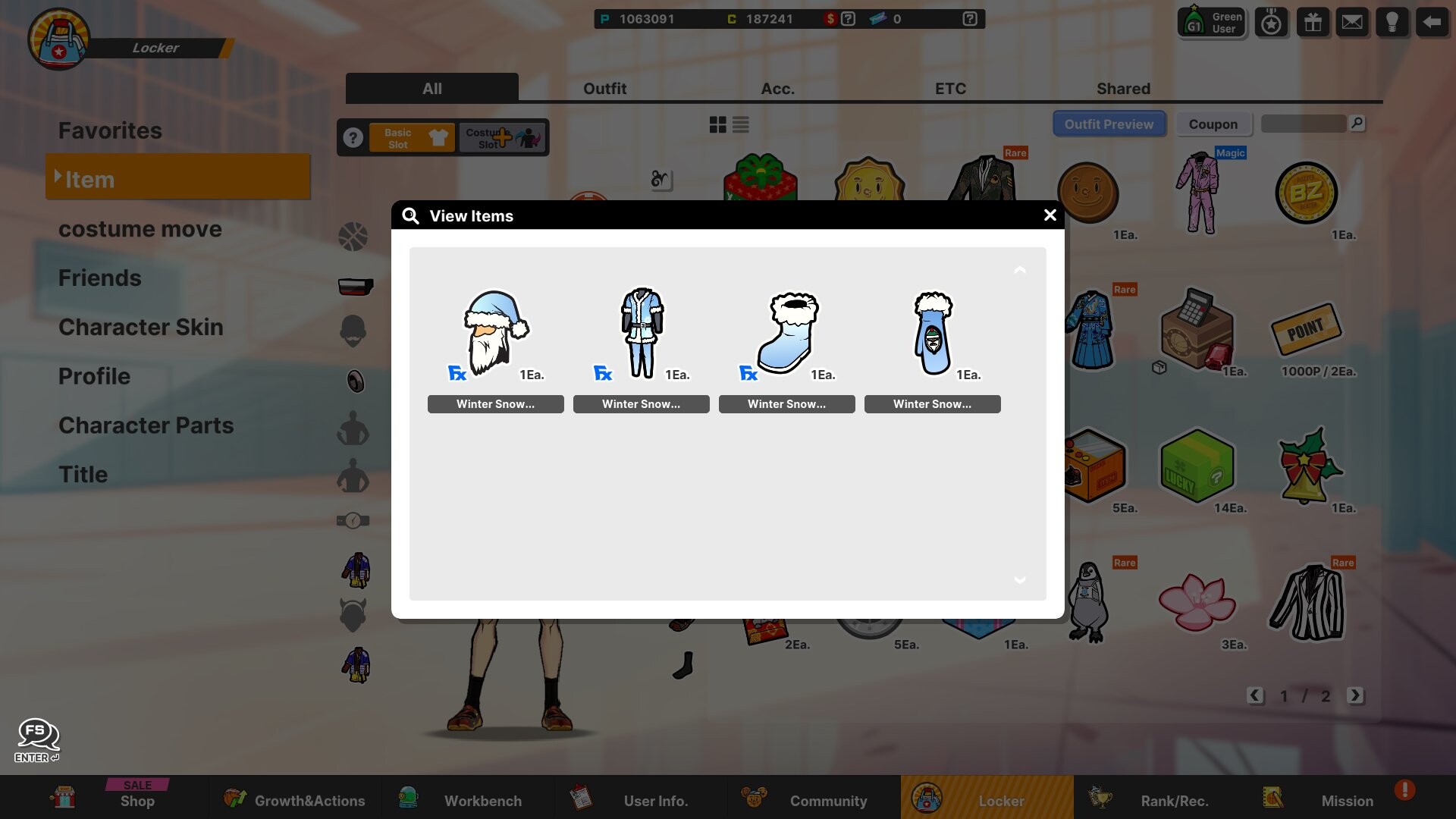This screenshot has height=819, width=1456.
Task: Open the medal achievements icon near Green User
Action: (1271, 22)
